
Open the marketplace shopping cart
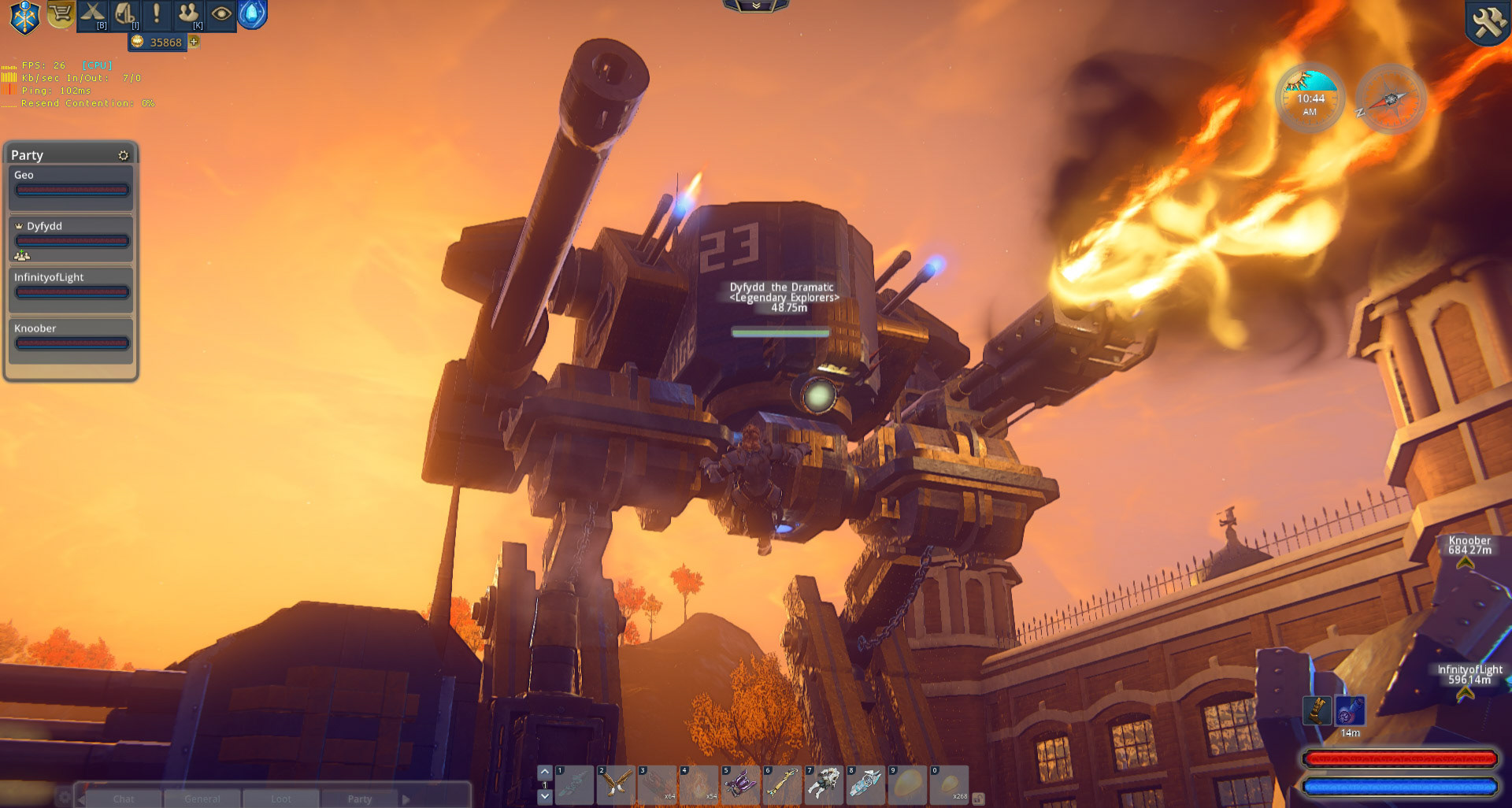click(61, 14)
